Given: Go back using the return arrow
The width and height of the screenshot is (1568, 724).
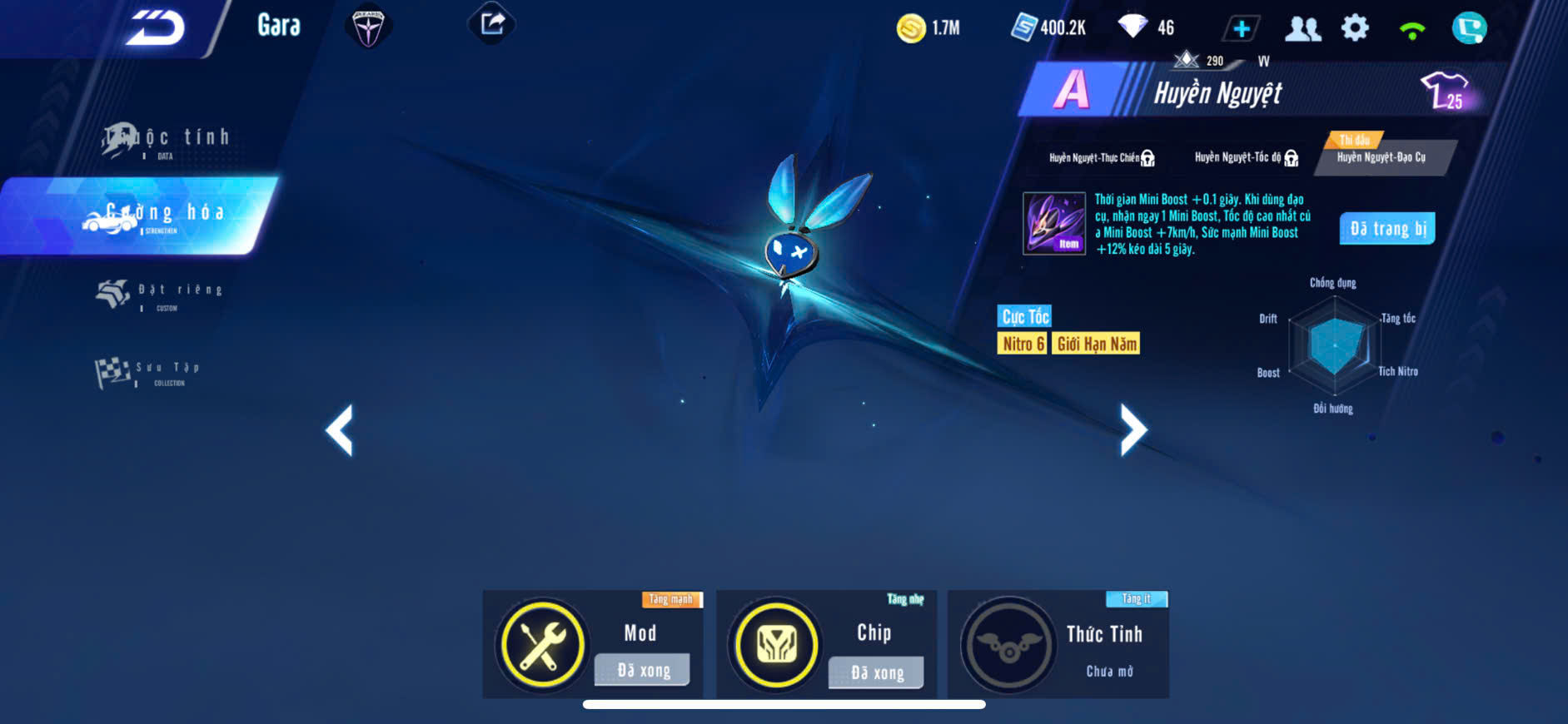Looking at the screenshot, I should [156, 28].
